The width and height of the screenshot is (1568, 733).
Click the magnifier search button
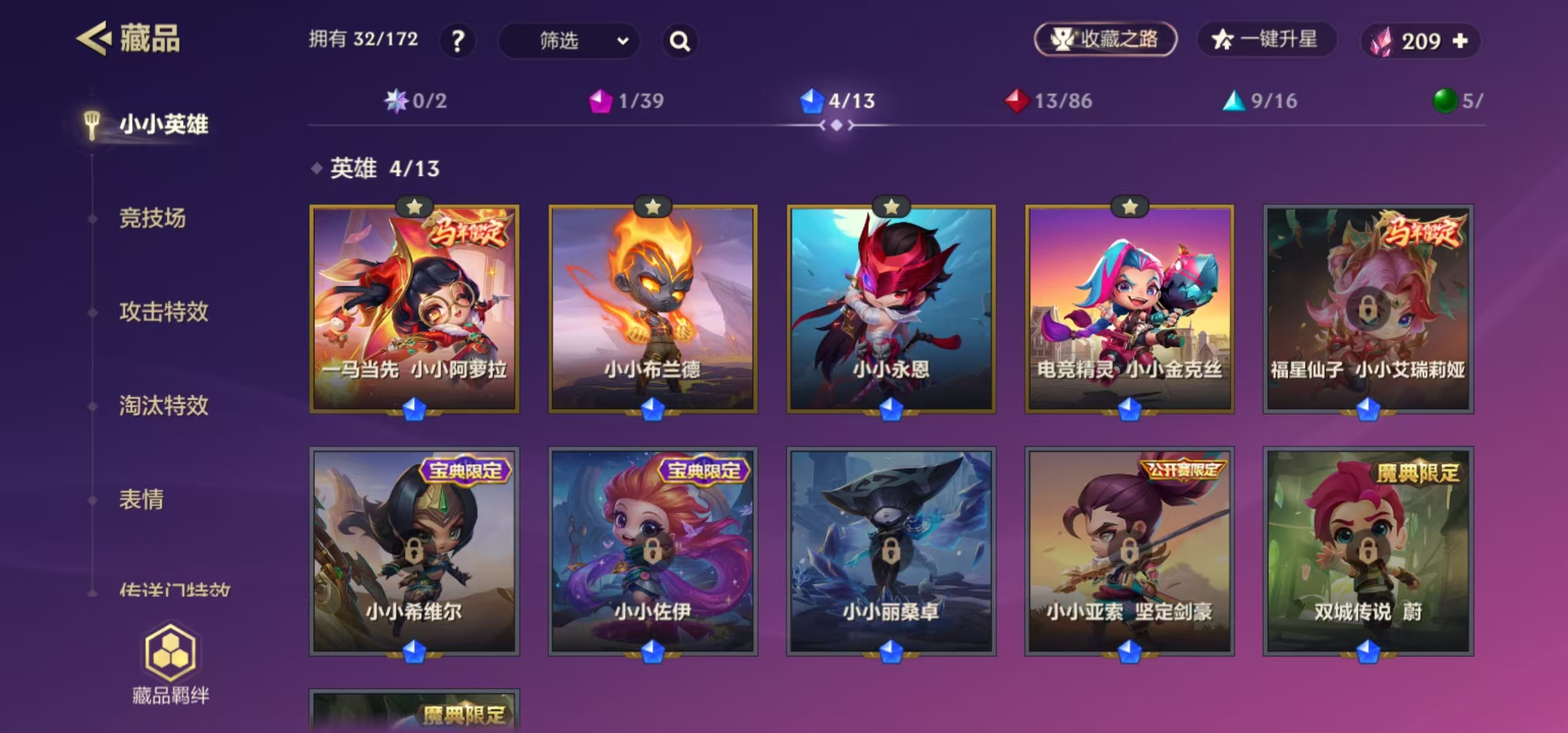(x=679, y=41)
